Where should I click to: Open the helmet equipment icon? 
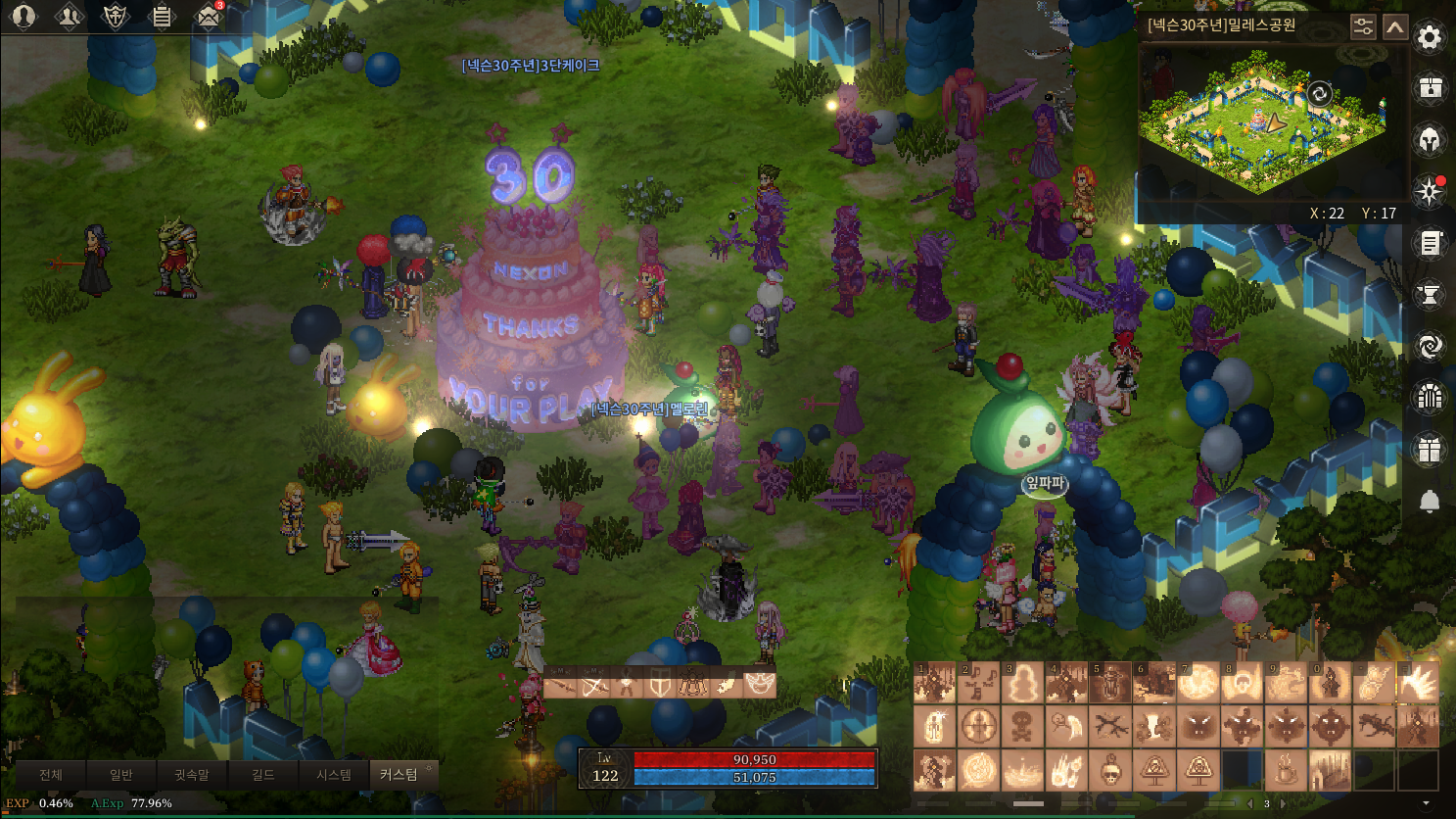(x=1430, y=140)
